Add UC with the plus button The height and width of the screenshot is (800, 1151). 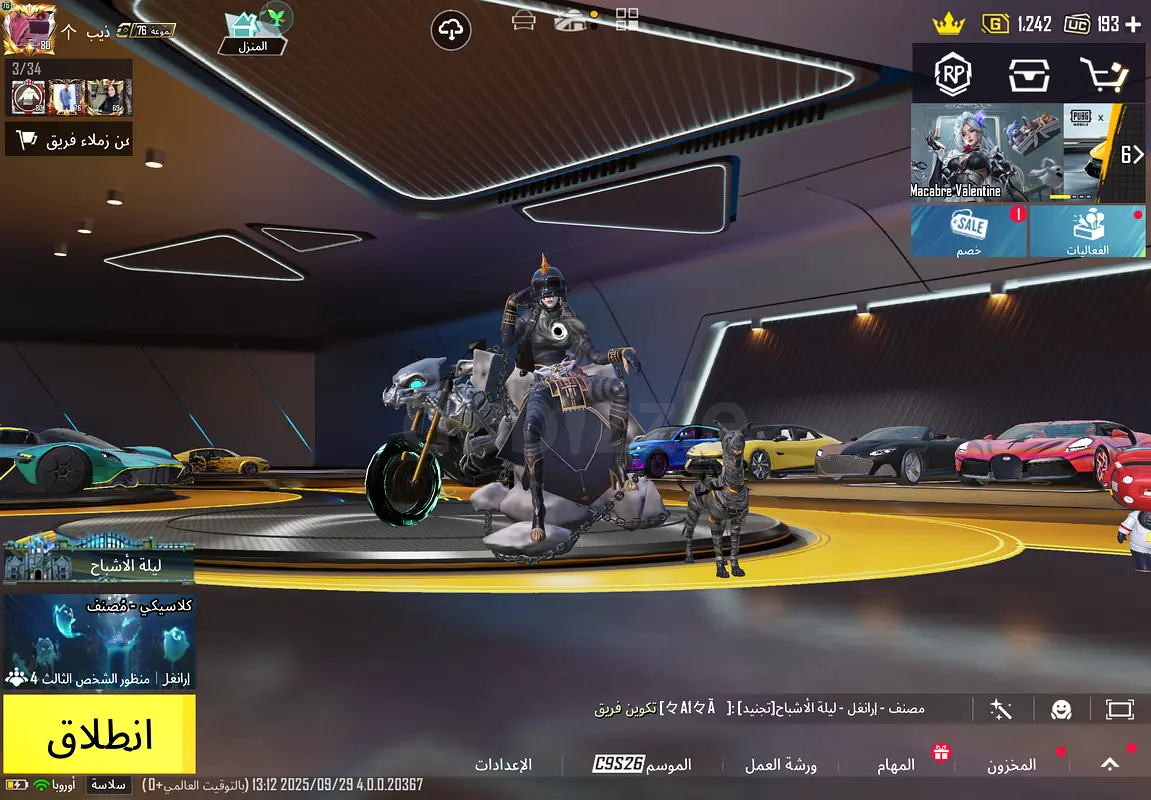tap(1133, 24)
